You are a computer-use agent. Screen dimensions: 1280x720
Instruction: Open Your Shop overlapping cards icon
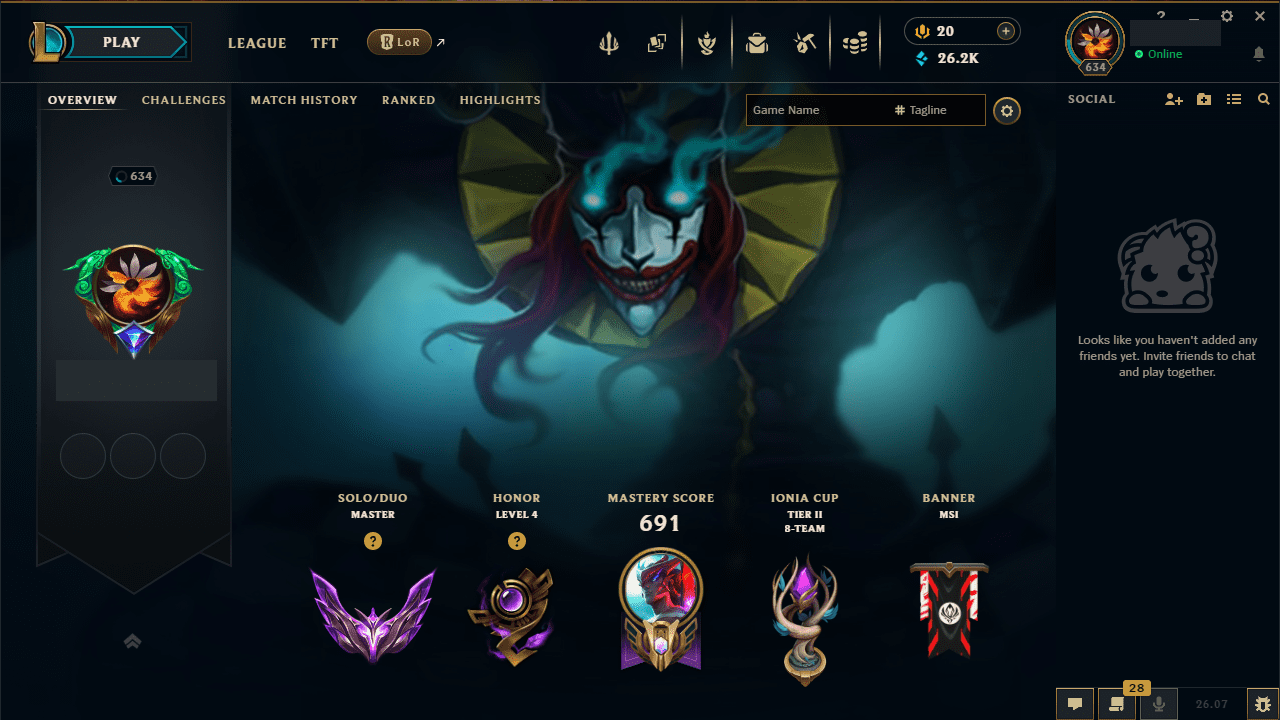(x=657, y=43)
